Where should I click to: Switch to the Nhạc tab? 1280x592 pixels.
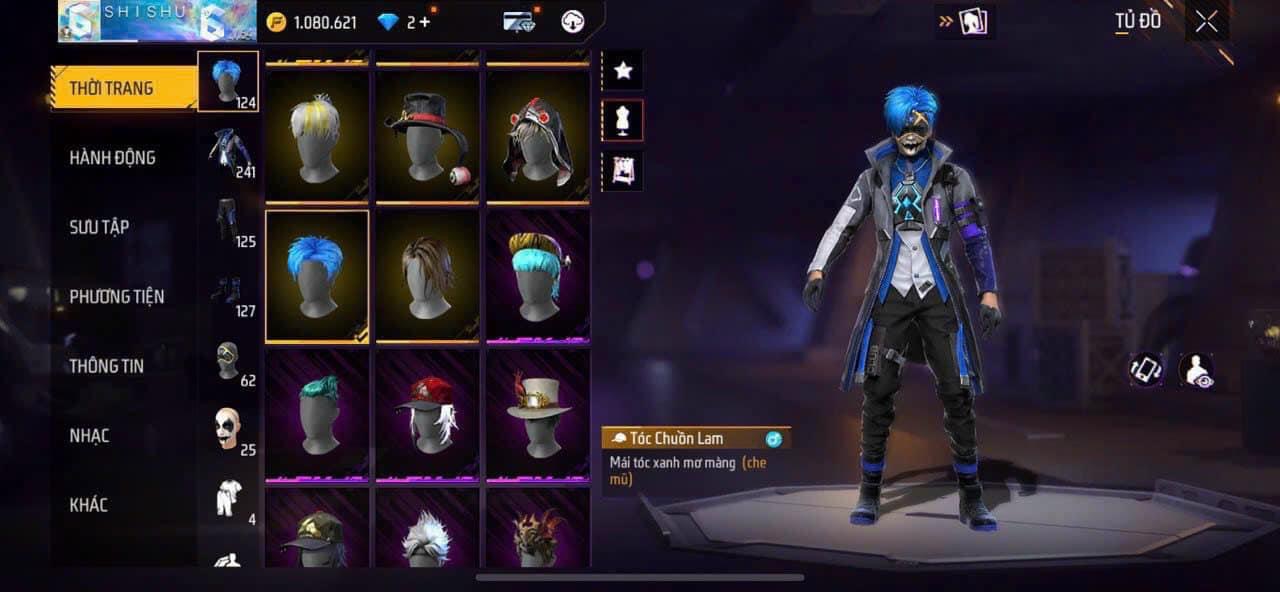[x=89, y=435]
